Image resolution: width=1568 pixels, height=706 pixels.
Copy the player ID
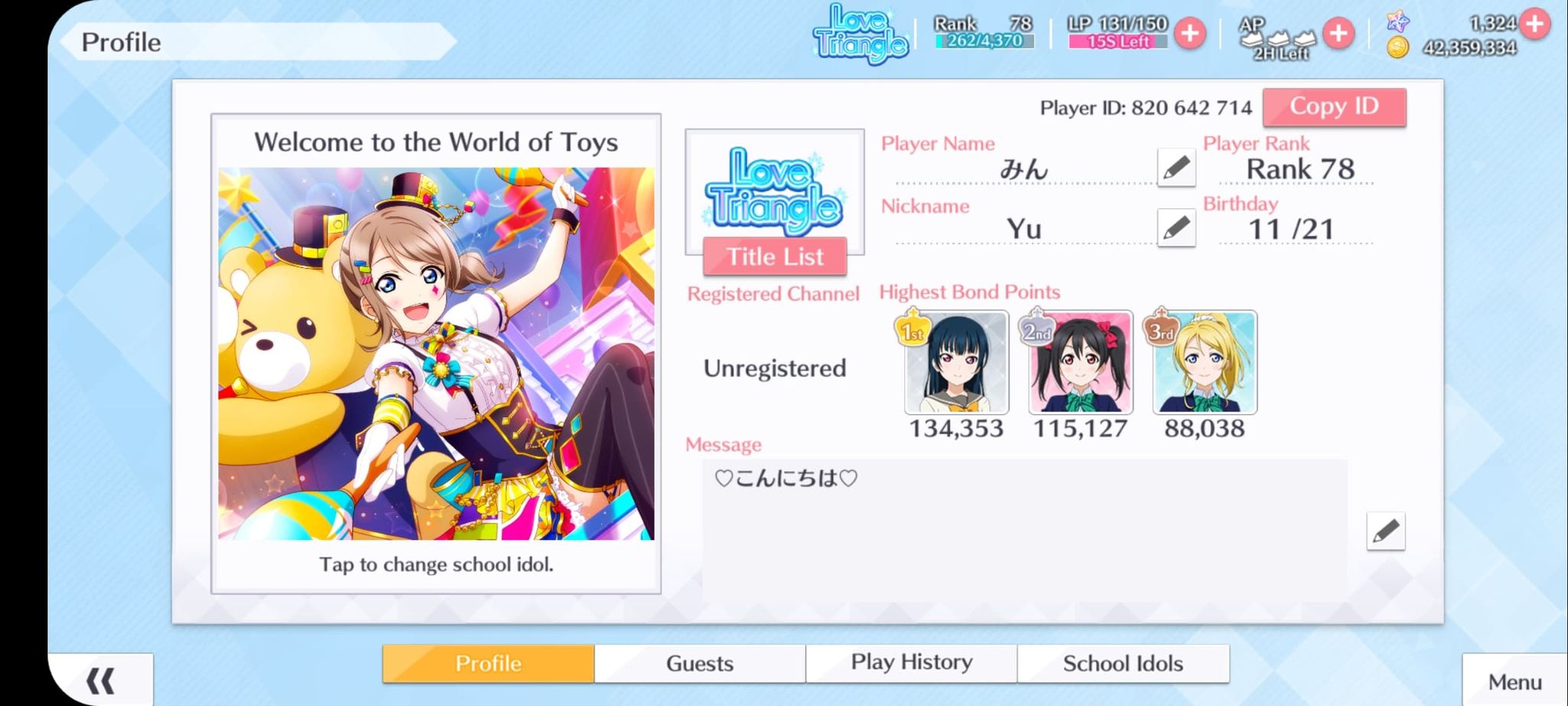pyautogui.click(x=1334, y=106)
